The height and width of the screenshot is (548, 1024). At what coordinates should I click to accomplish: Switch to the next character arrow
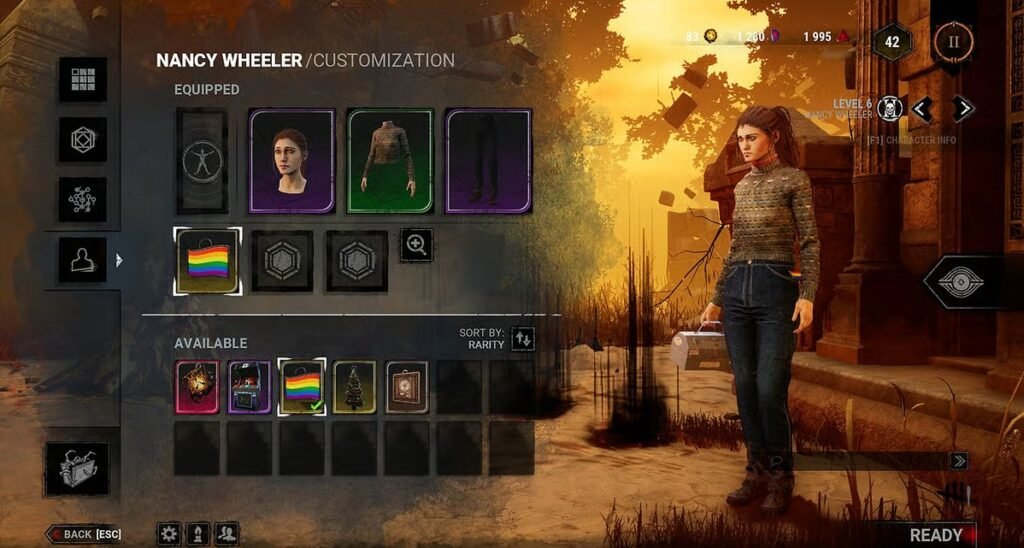click(x=962, y=108)
